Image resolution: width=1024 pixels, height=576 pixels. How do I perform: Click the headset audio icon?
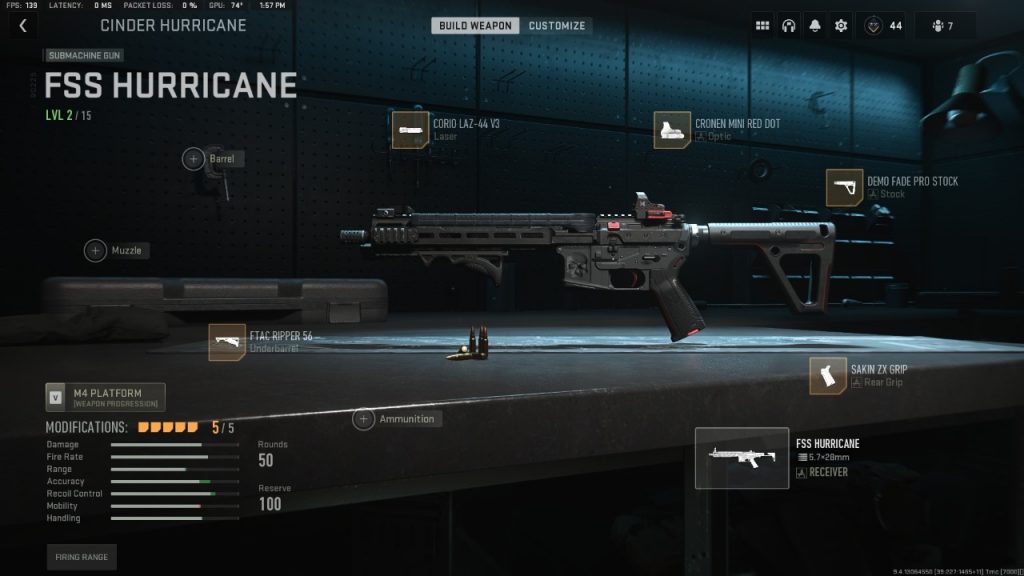point(789,26)
